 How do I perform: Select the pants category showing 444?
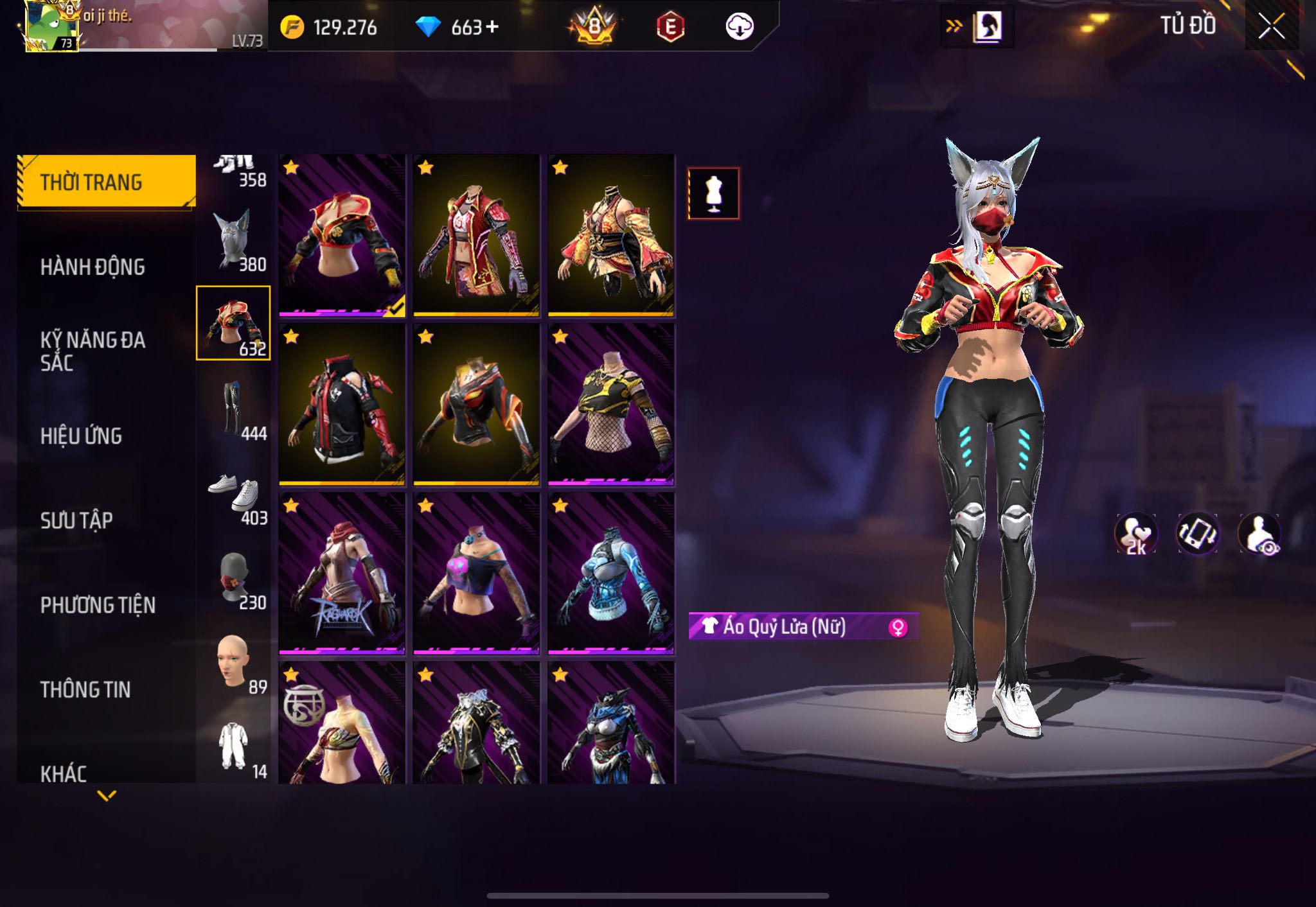click(234, 411)
